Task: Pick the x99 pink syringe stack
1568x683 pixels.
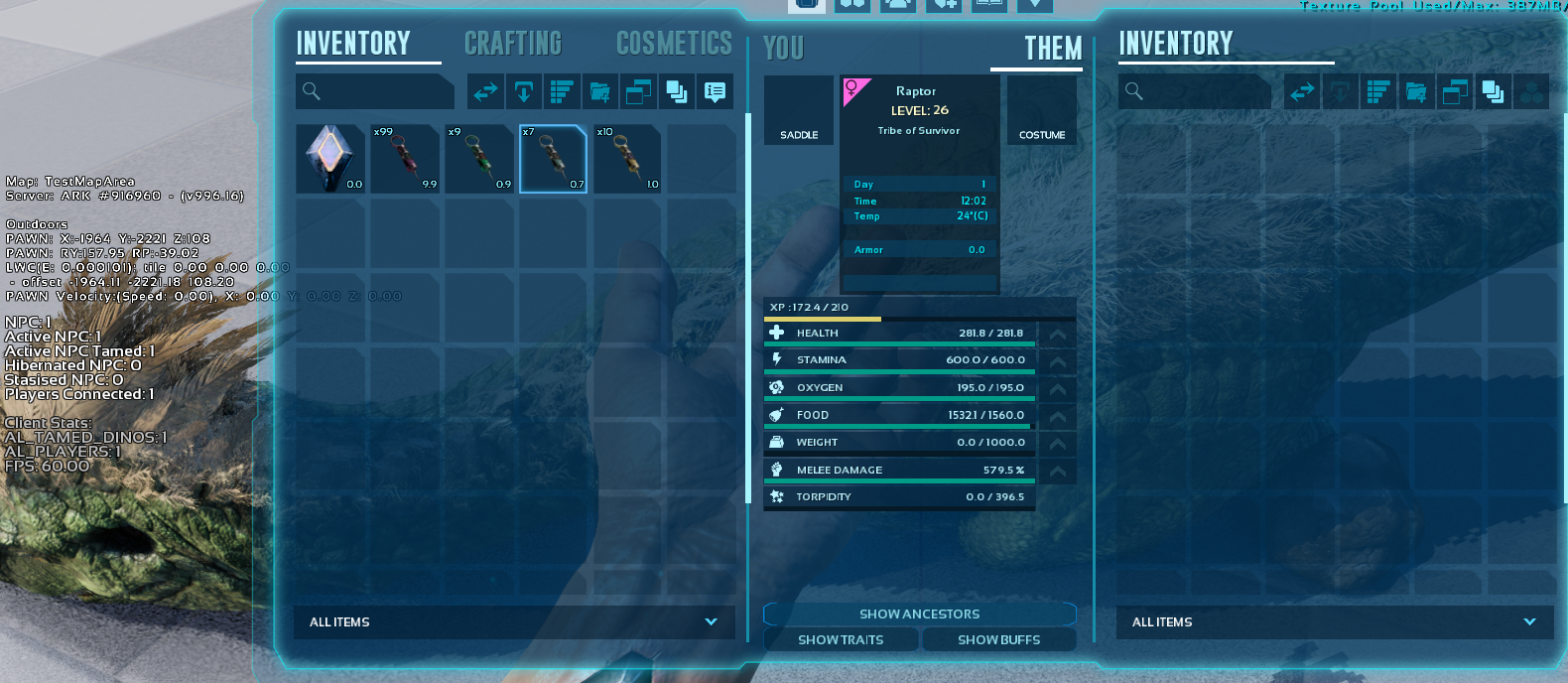Action: coord(405,159)
